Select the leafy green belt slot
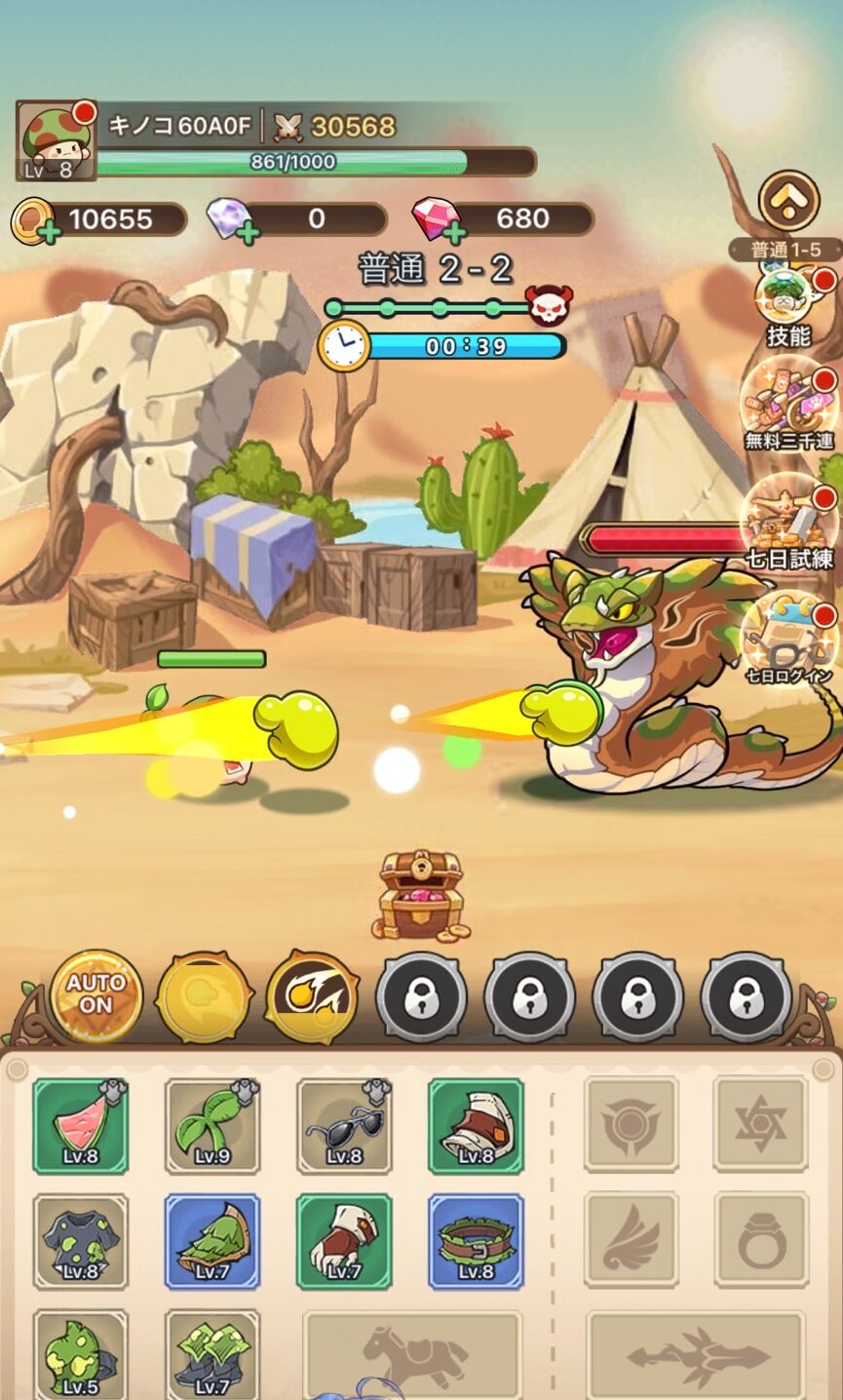 [x=476, y=1241]
